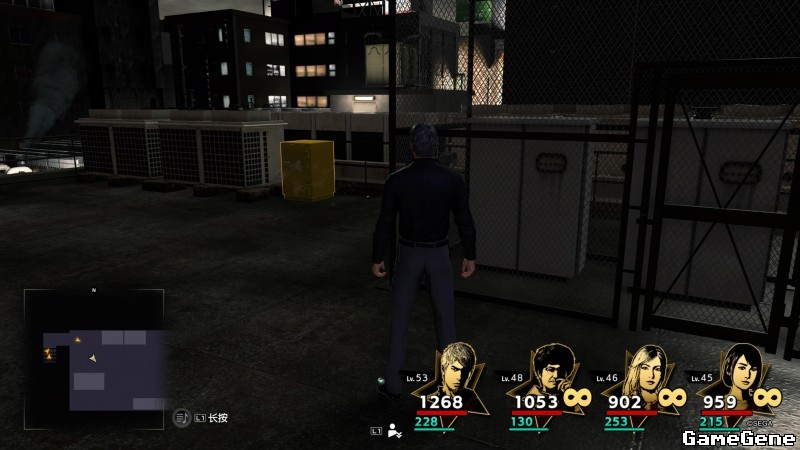Click the music playlist note icon

tap(181, 417)
